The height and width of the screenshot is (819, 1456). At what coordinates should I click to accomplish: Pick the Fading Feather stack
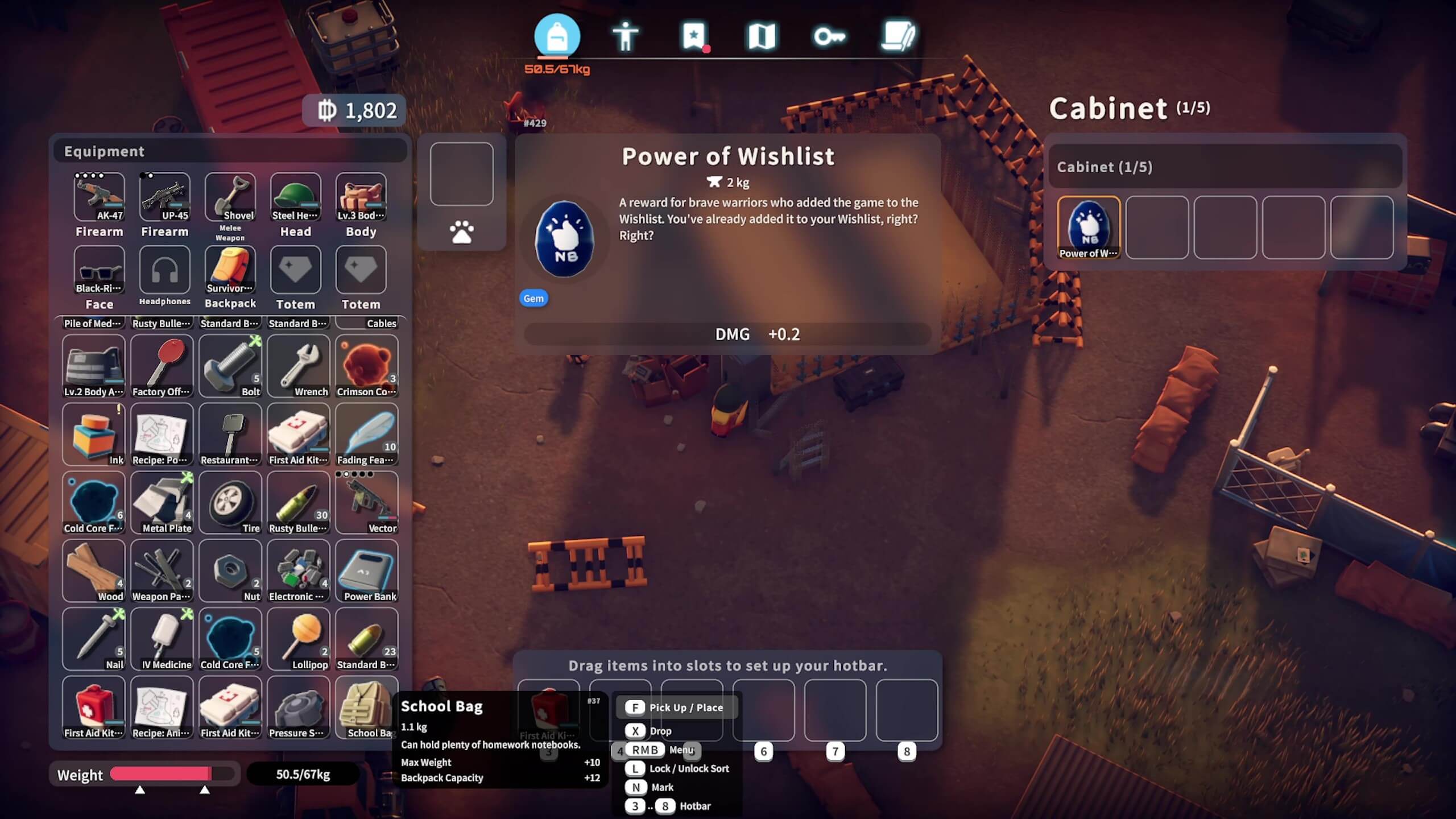pyautogui.click(x=367, y=434)
